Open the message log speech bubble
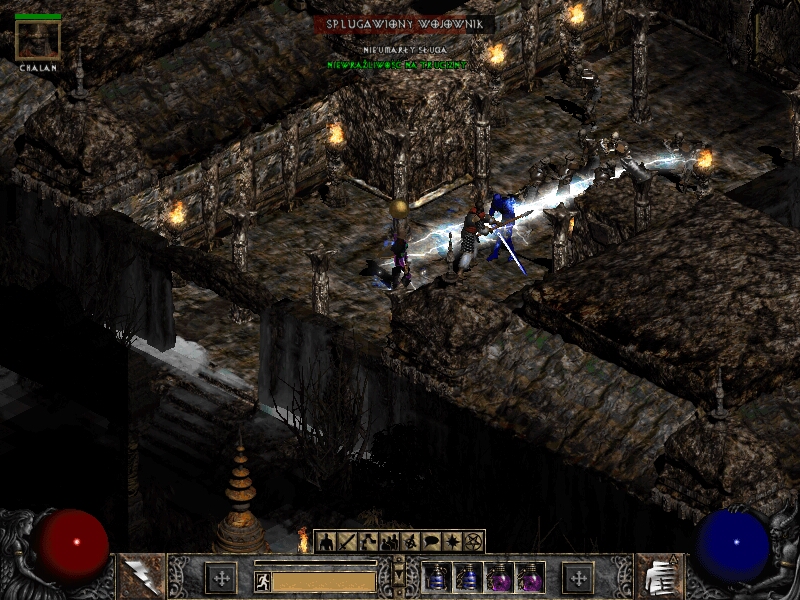This screenshot has width=800, height=600. tap(432, 542)
